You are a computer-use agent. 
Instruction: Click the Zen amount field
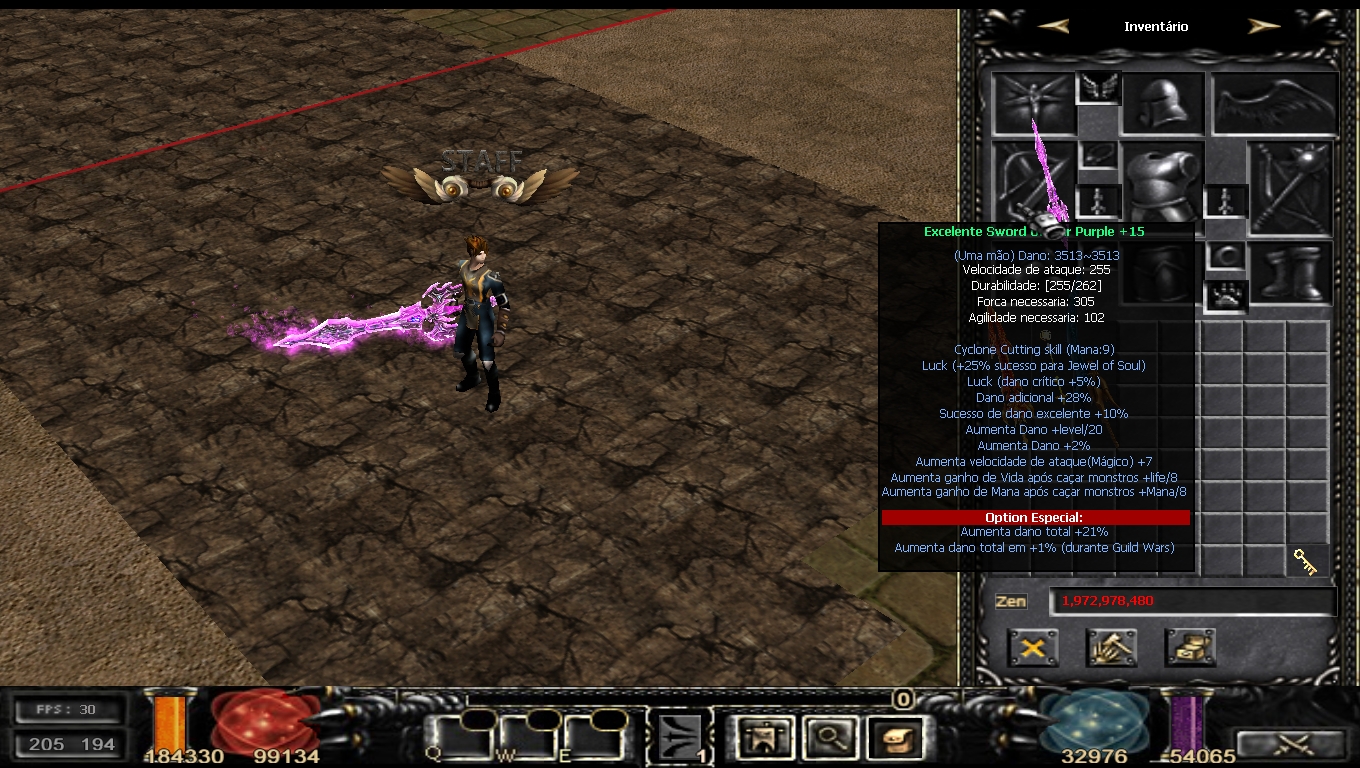[x=1192, y=601]
